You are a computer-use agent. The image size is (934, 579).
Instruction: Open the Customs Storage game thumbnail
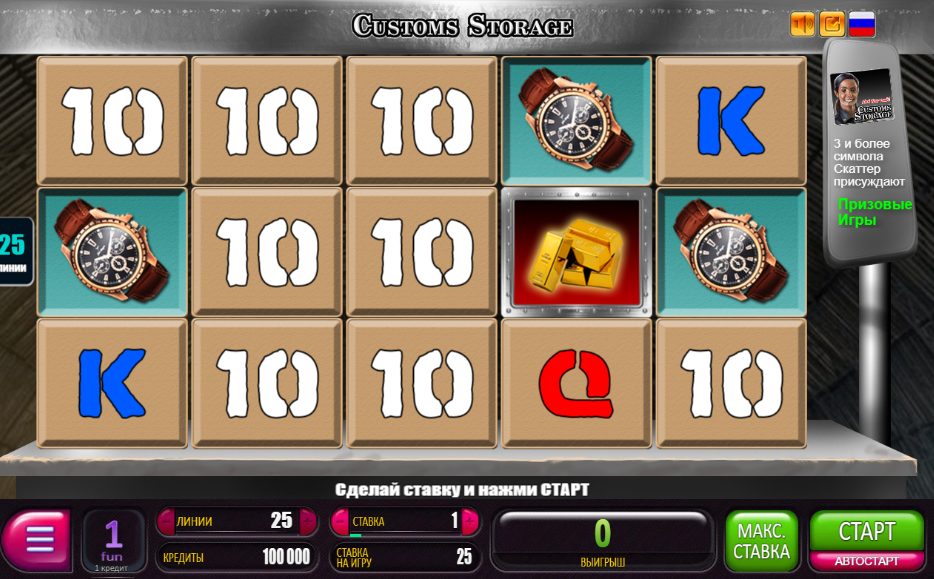(862, 98)
